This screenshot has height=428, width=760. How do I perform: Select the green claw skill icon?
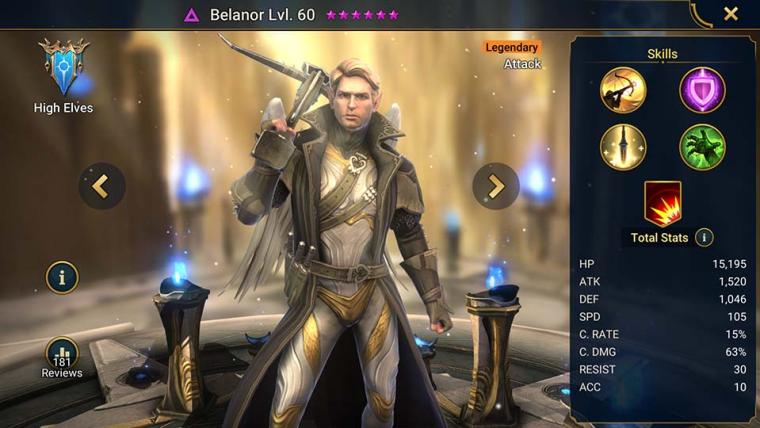702,147
